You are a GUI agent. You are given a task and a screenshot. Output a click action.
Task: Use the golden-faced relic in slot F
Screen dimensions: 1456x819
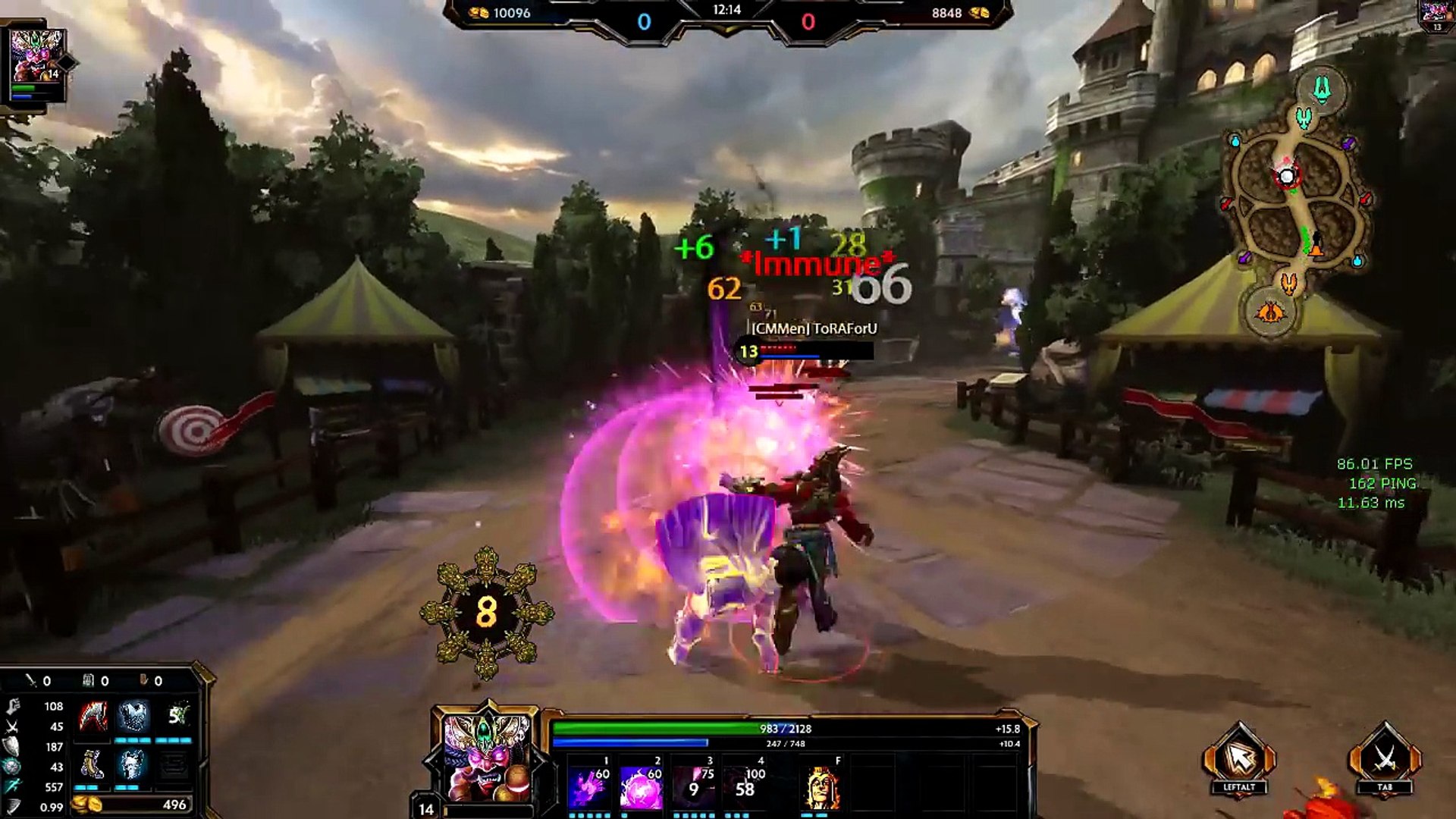[822, 789]
